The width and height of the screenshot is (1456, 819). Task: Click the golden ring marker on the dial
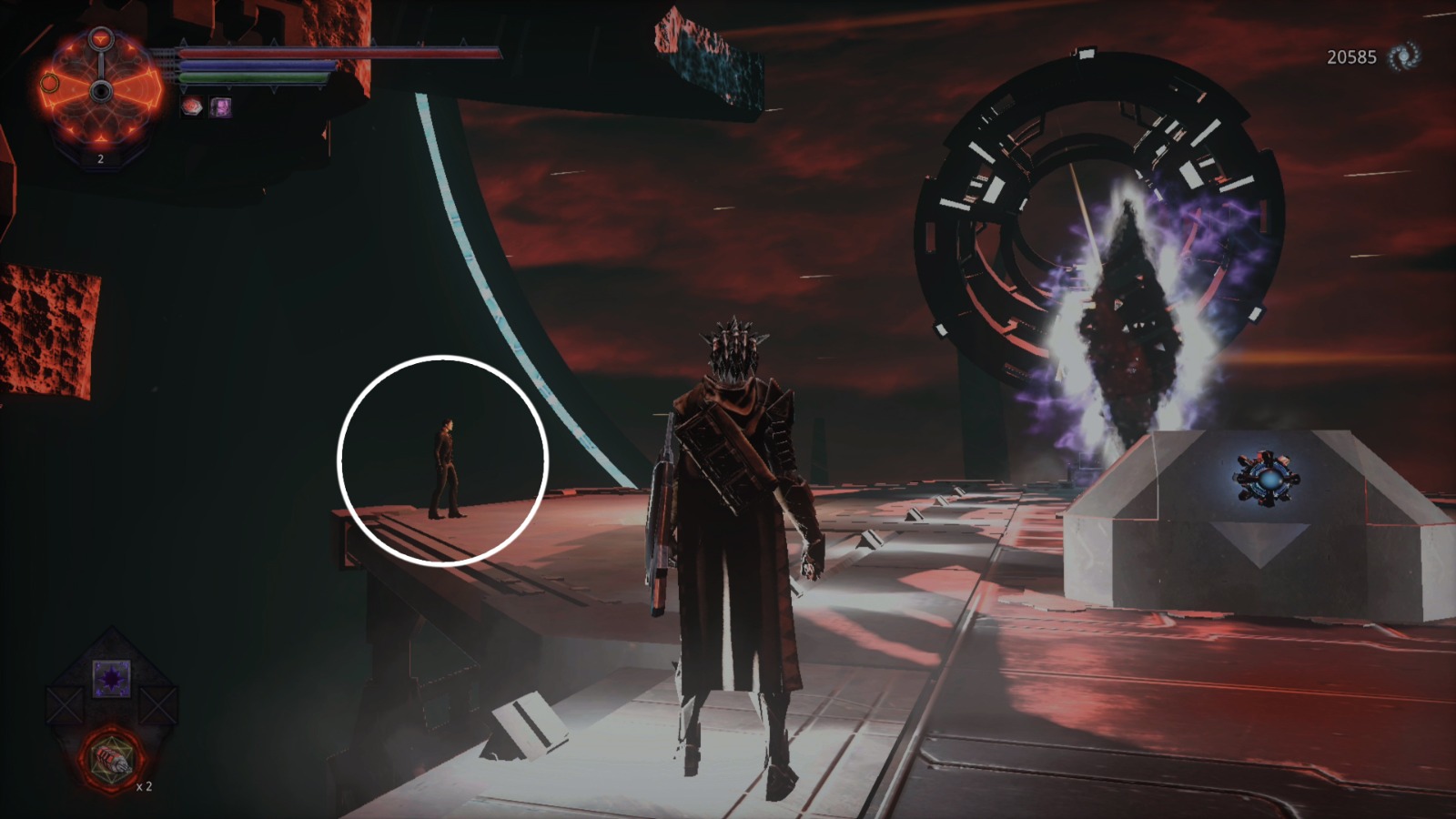[x=50, y=83]
